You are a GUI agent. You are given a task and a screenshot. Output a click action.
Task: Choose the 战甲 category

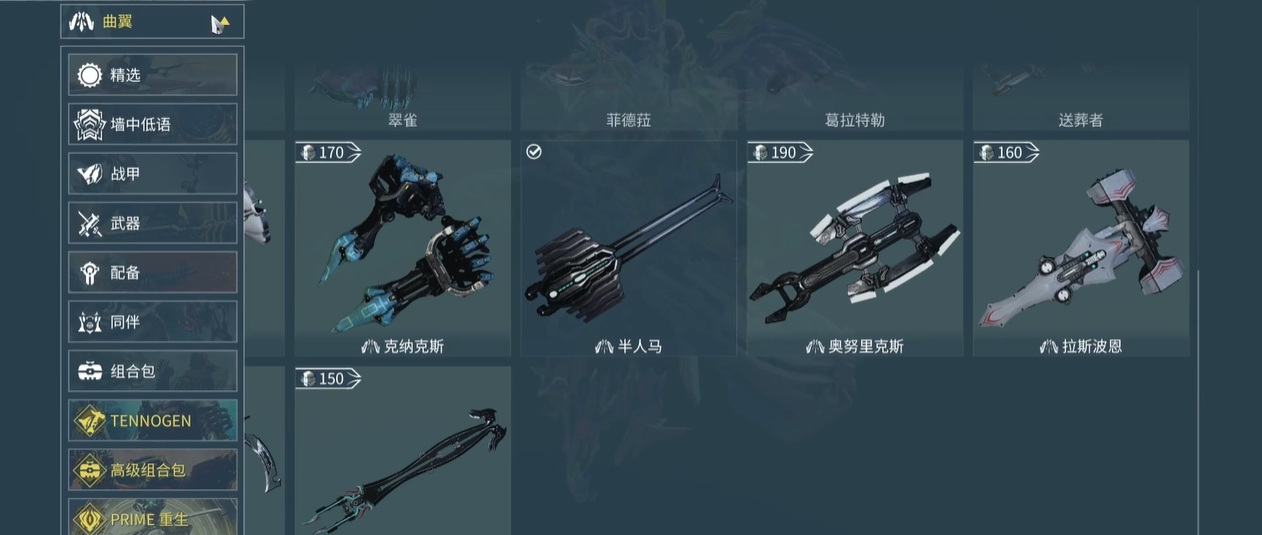[x=152, y=174]
